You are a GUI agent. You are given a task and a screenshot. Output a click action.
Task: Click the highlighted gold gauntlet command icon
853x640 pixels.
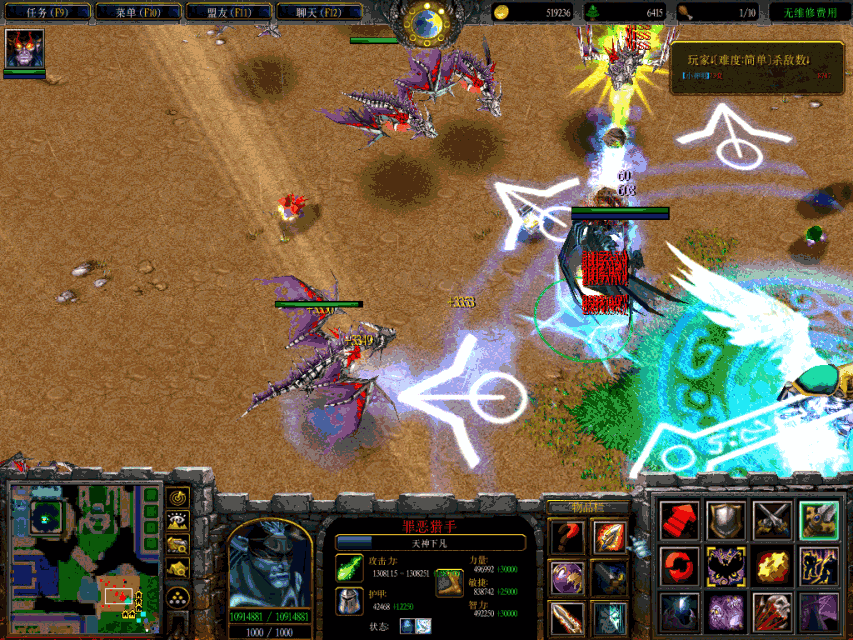[x=819, y=520]
